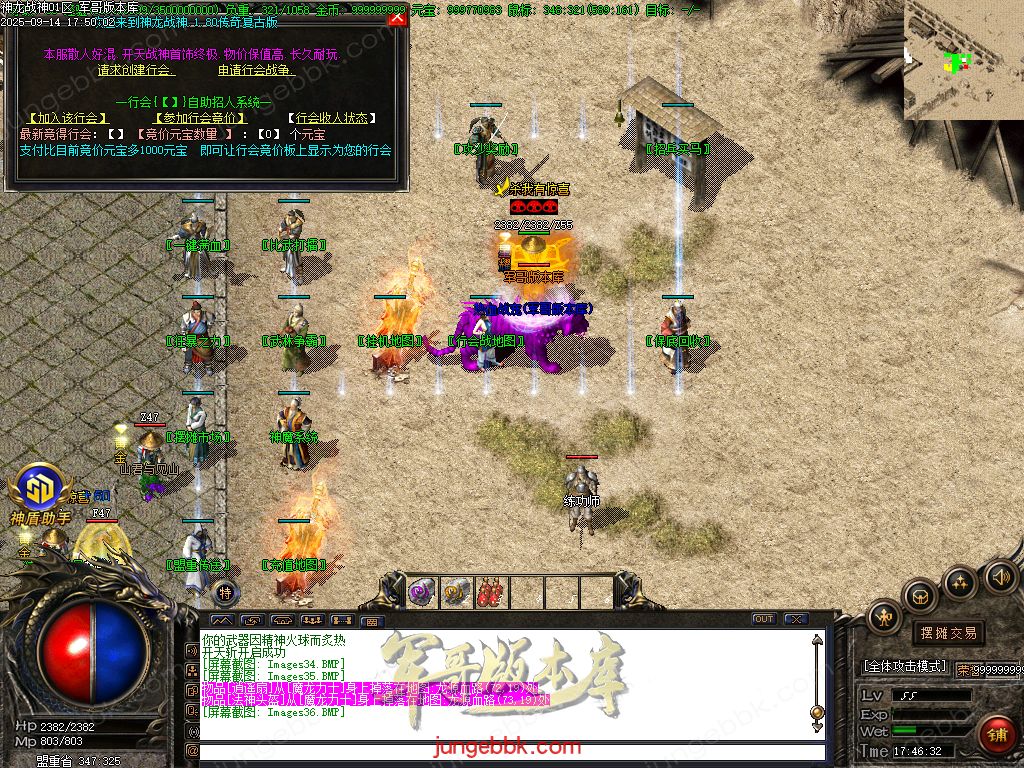The width and height of the screenshot is (1024, 768).
Task: Click the 加入该行会 link
Action: [x=69, y=118]
